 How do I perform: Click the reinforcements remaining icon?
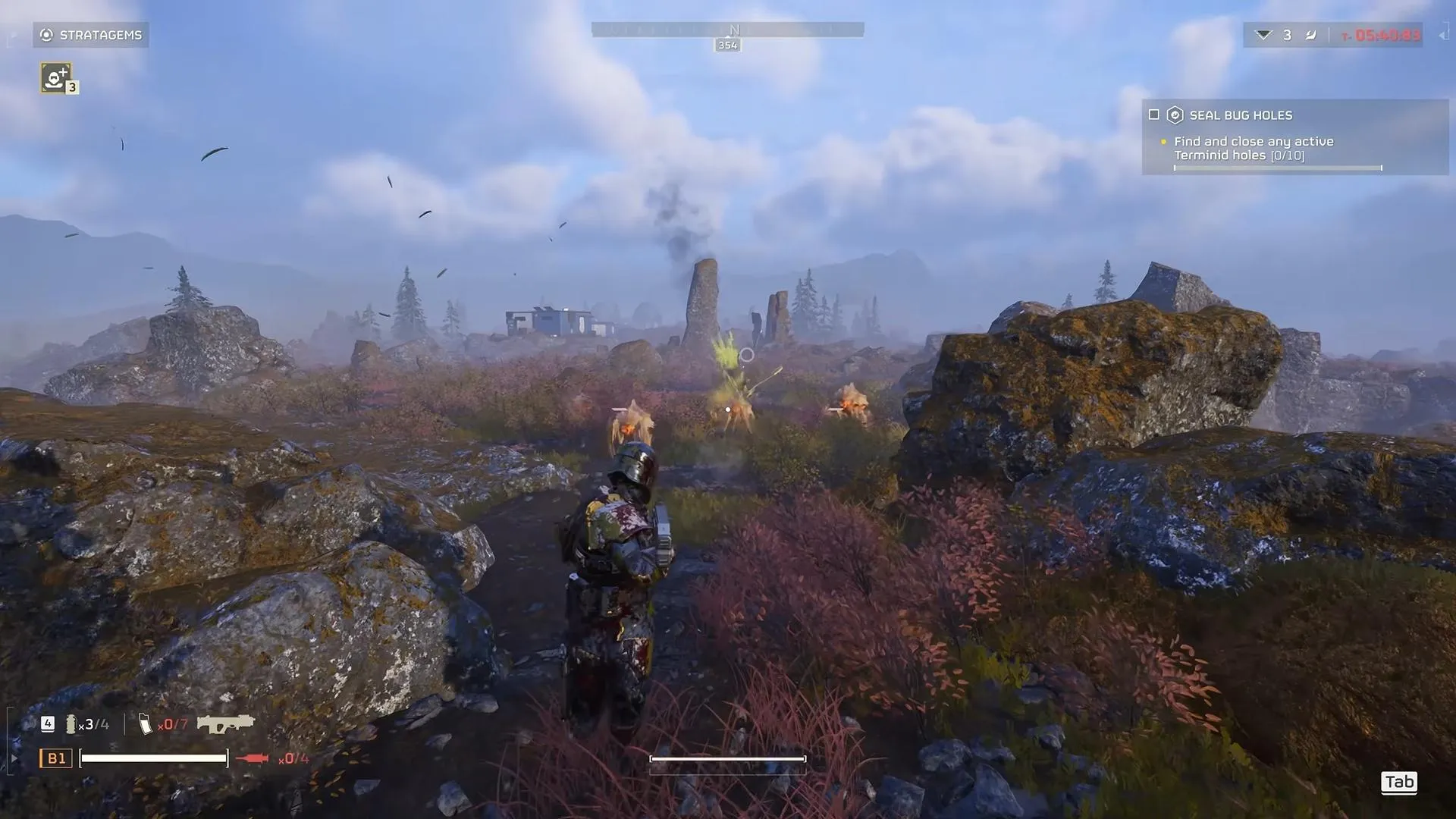pos(1263,35)
